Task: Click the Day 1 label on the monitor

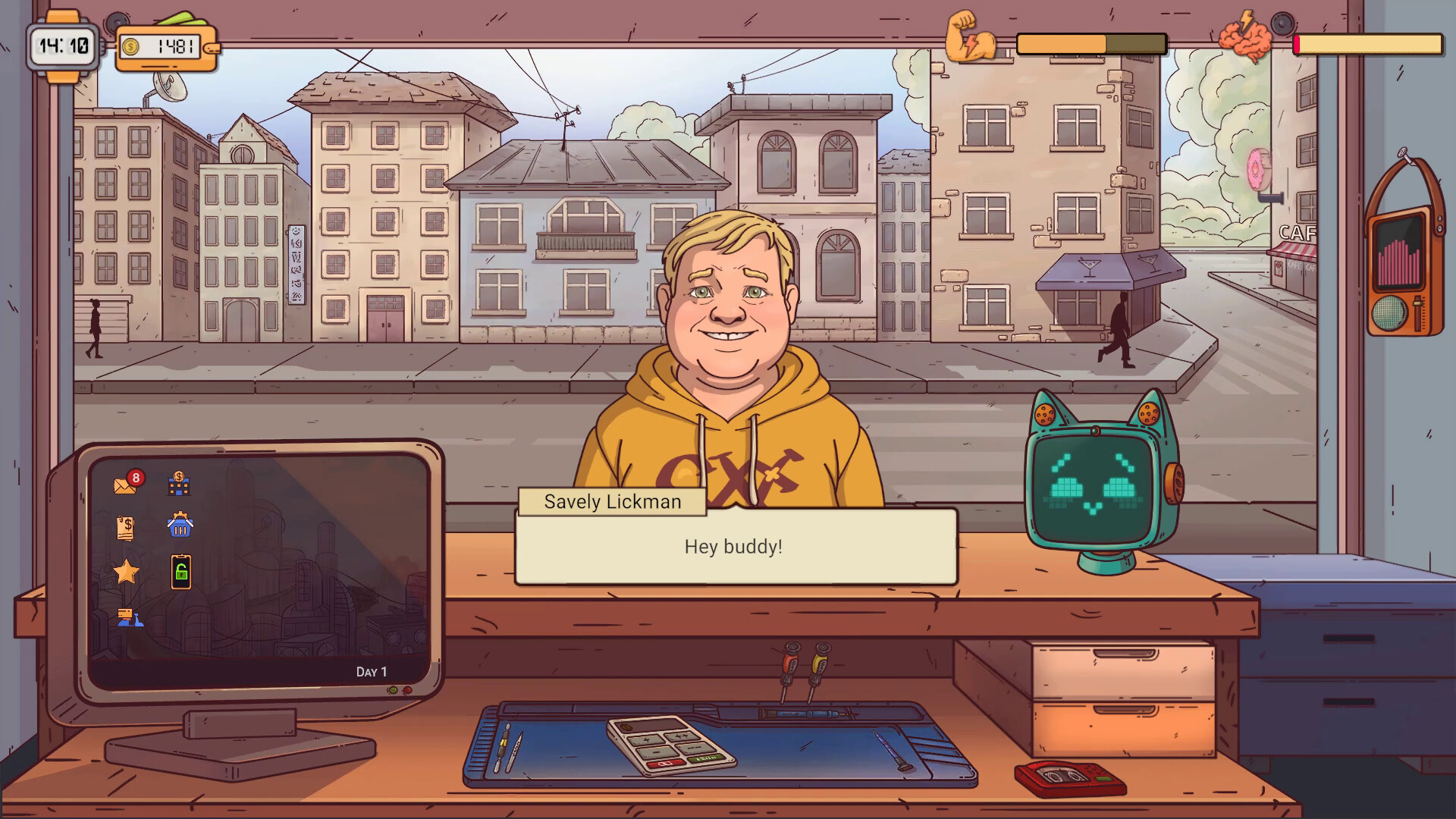Action: [x=372, y=672]
